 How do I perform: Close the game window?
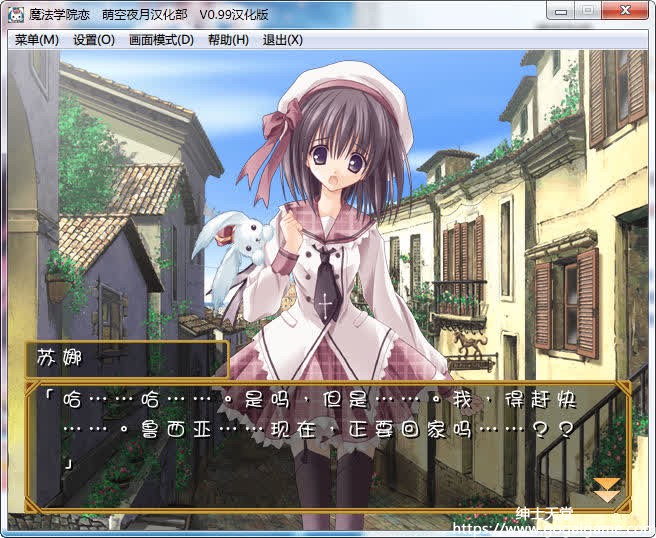click(x=627, y=10)
